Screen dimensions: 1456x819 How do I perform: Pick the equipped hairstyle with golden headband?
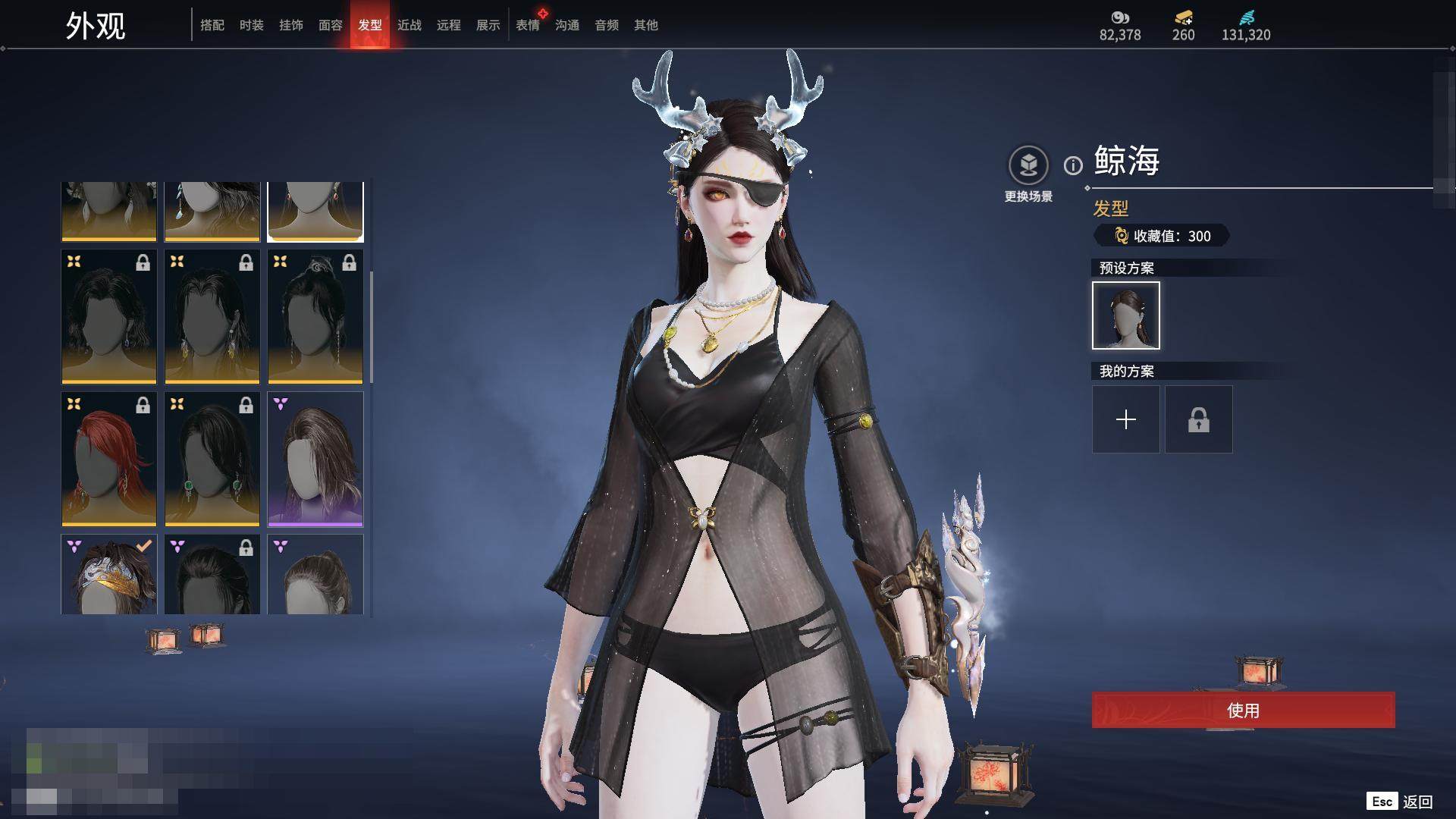(109, 575)
